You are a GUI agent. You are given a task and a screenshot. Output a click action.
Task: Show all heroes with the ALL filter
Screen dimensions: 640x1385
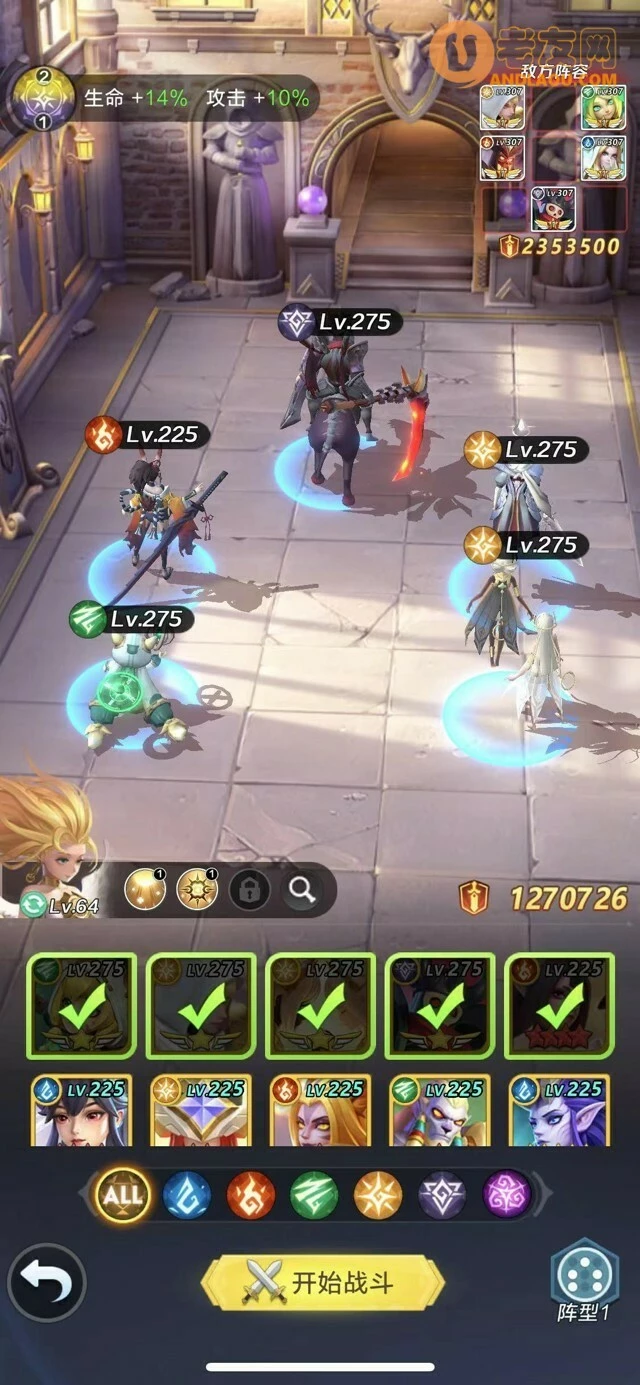[123, 1194]
